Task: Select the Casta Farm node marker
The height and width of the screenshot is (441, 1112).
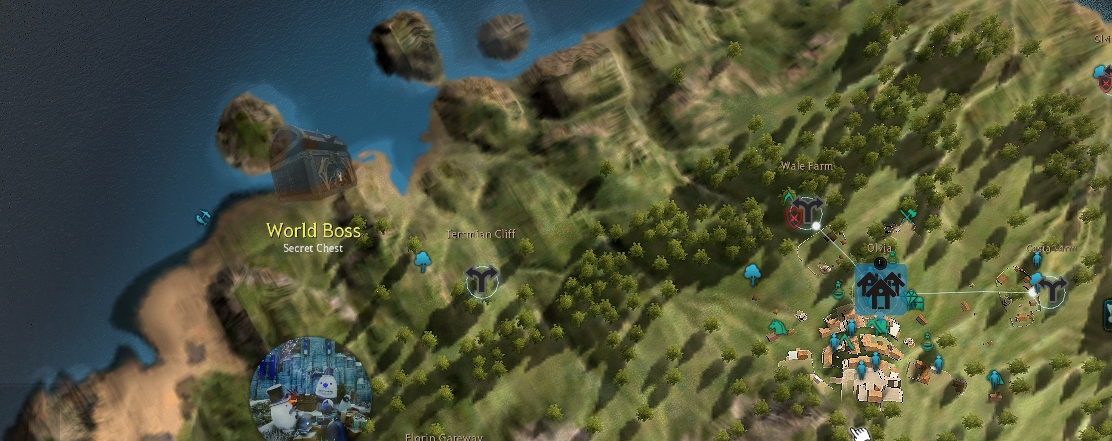Action: [x=1051, y=290]
